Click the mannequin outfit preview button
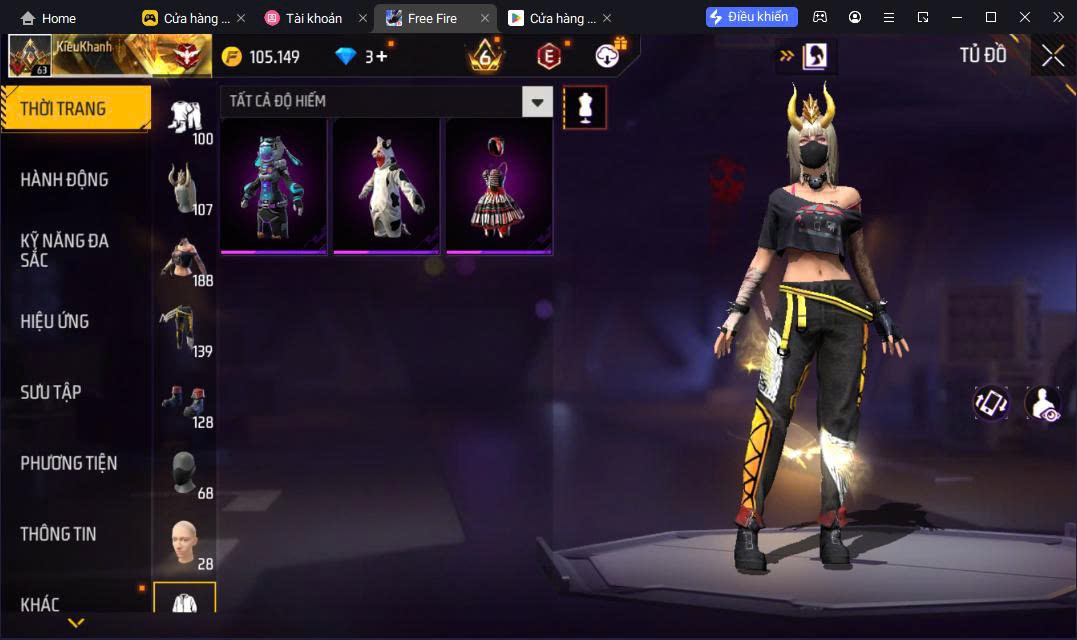 [585, 107]
